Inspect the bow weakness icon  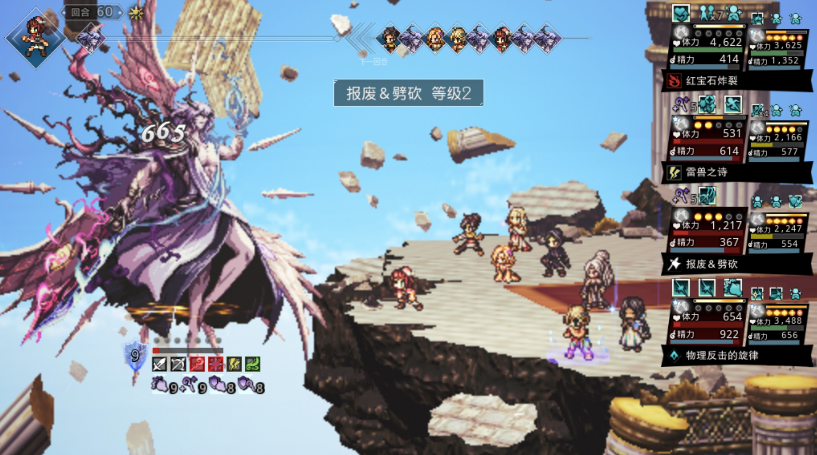[178, 362]
